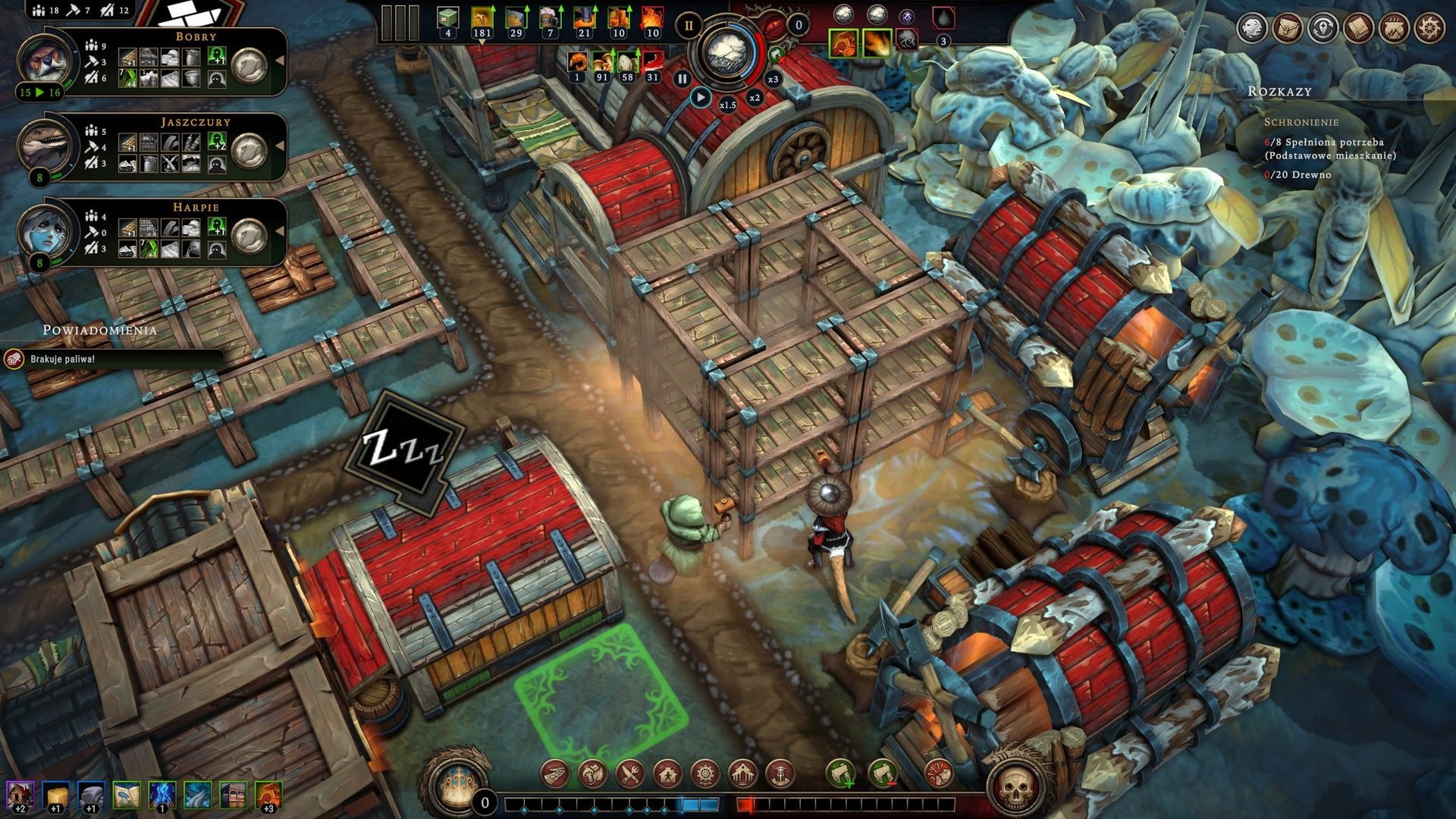
Task: Resume normal speed with the play button
Action: 701,98
